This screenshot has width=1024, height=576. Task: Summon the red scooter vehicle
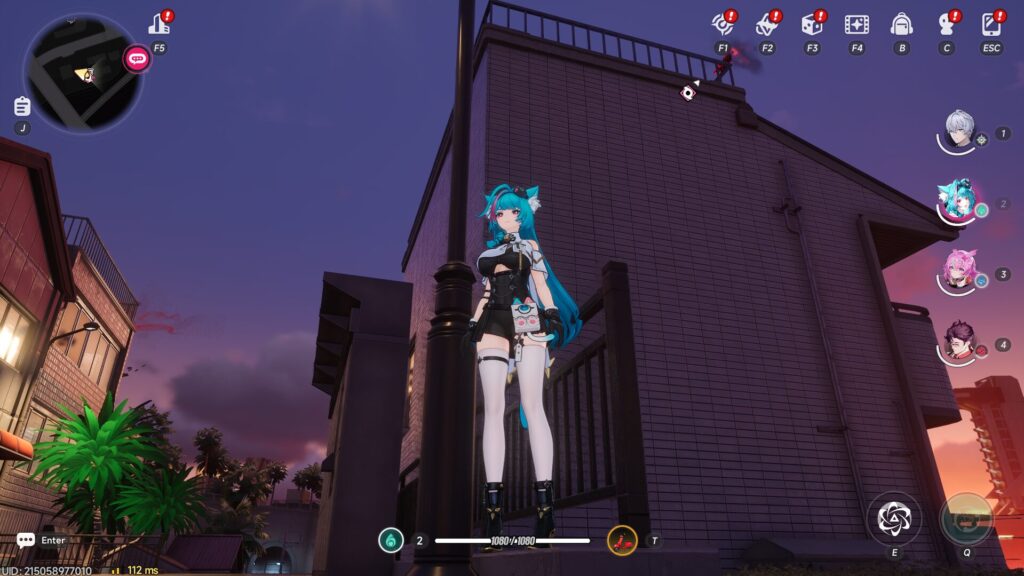click(x=622, y=541)
